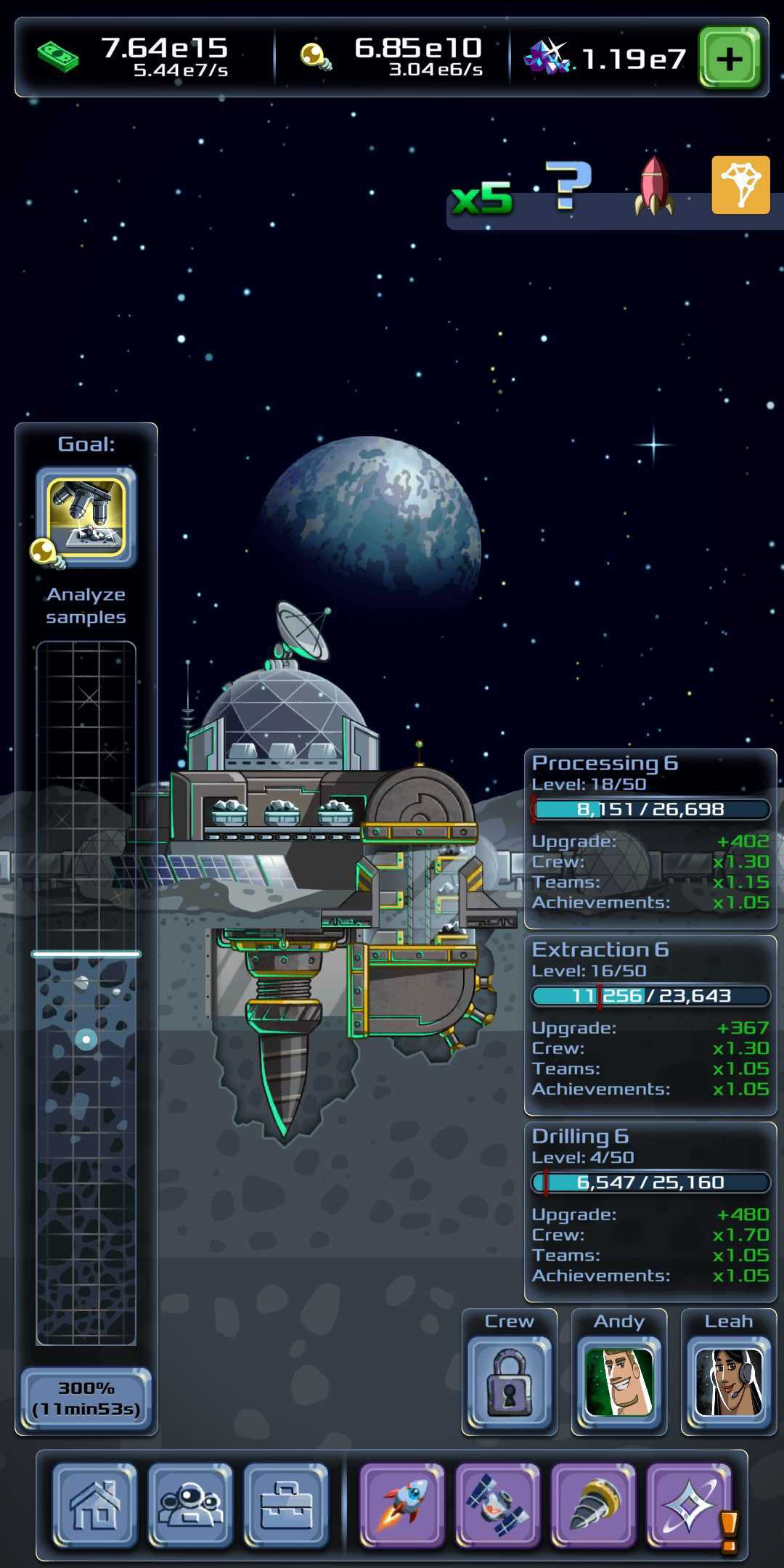Open the question mark help icon

568,186
